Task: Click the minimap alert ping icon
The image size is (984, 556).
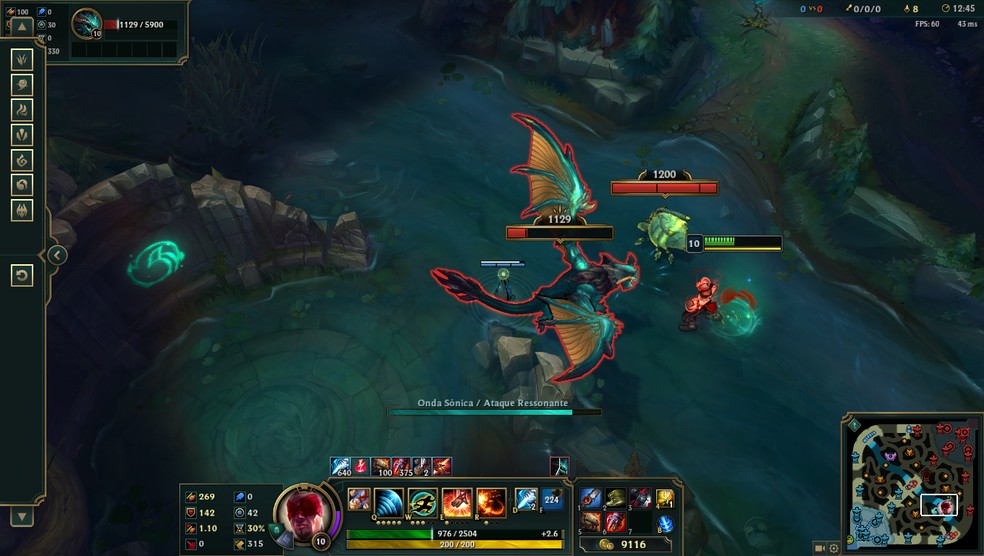Action: tap(855, 425)
